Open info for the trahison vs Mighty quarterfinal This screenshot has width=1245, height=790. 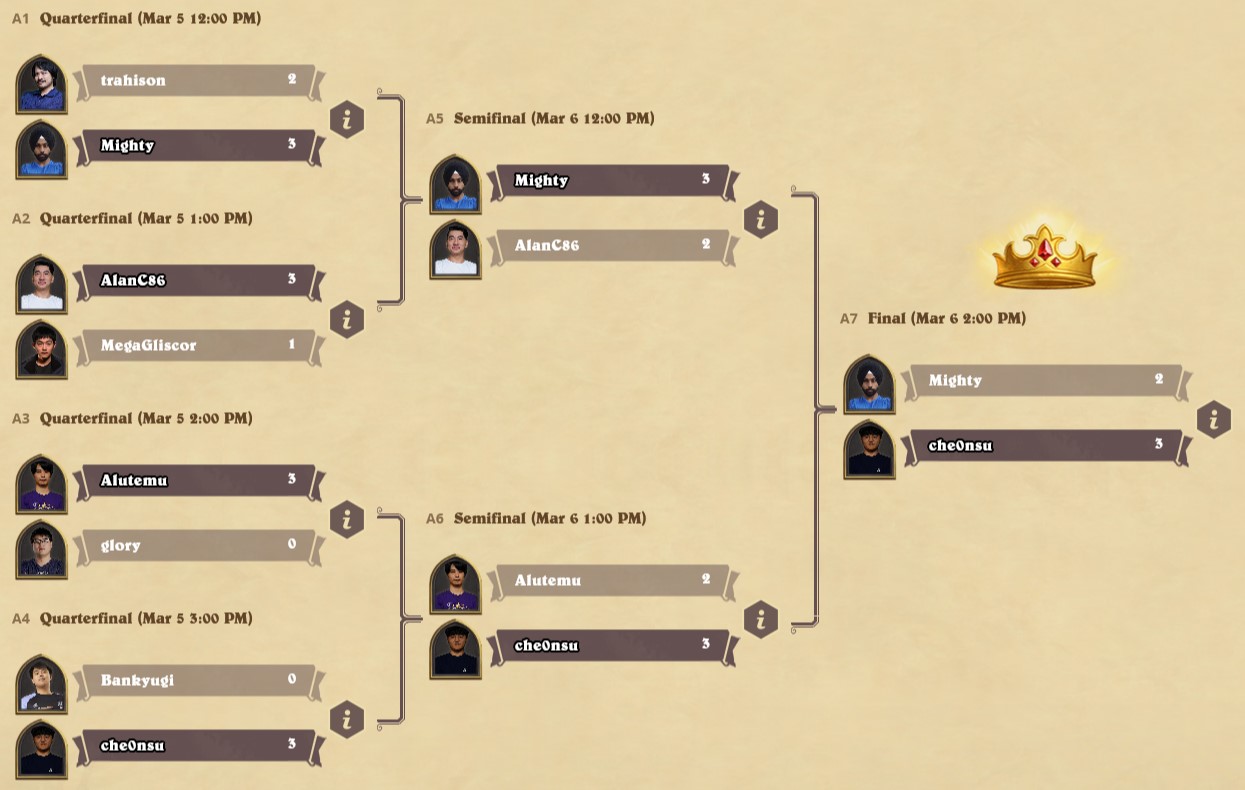347,120
